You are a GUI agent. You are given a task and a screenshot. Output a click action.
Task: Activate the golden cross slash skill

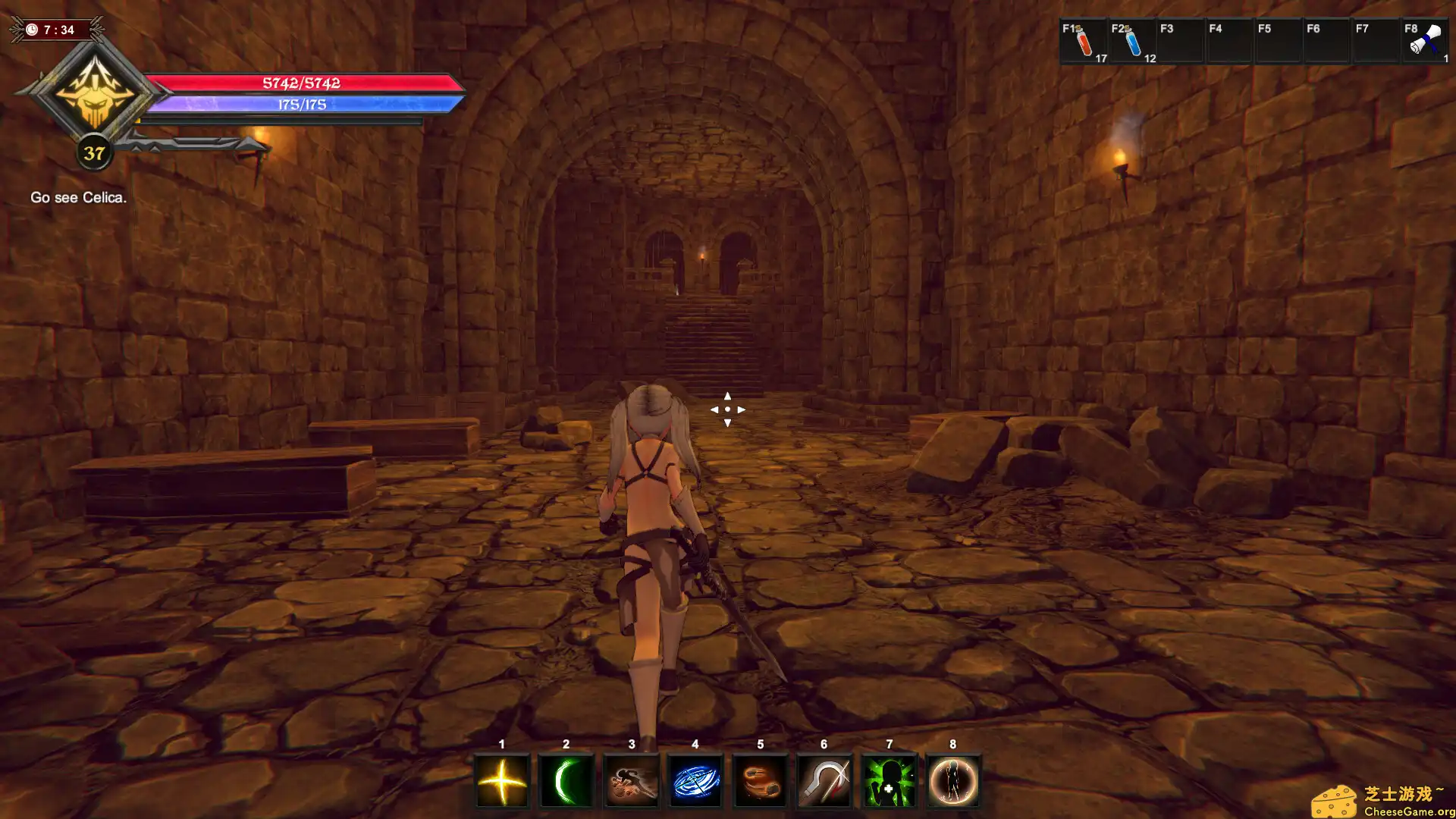502,781
